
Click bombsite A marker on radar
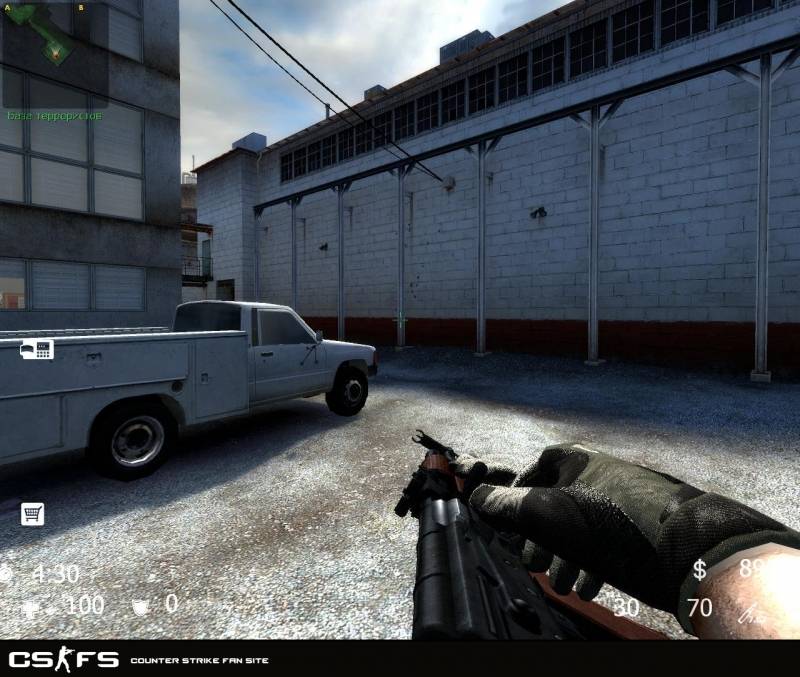point(8,7)
